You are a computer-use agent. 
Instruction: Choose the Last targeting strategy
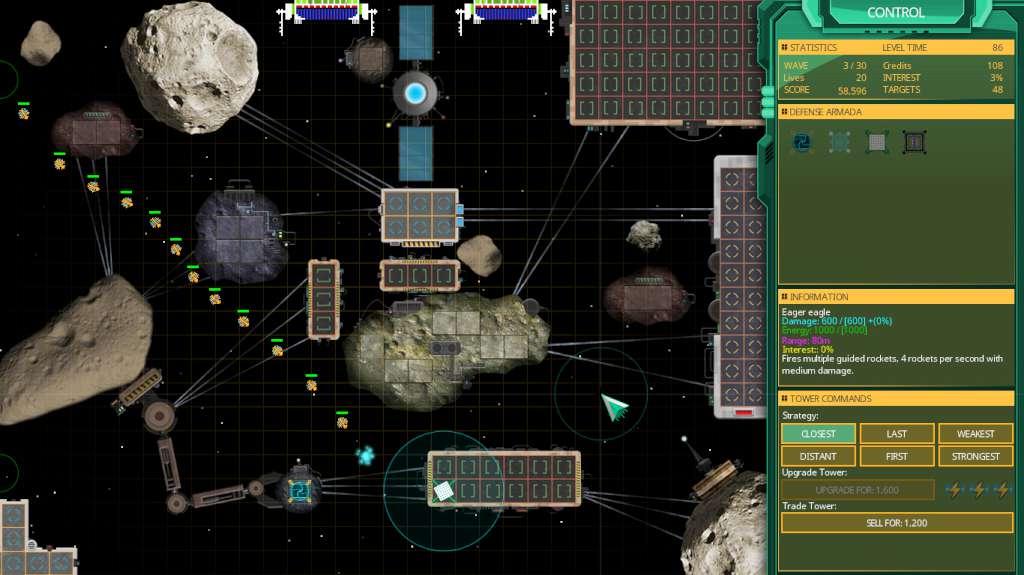click(x=897, y=434)
